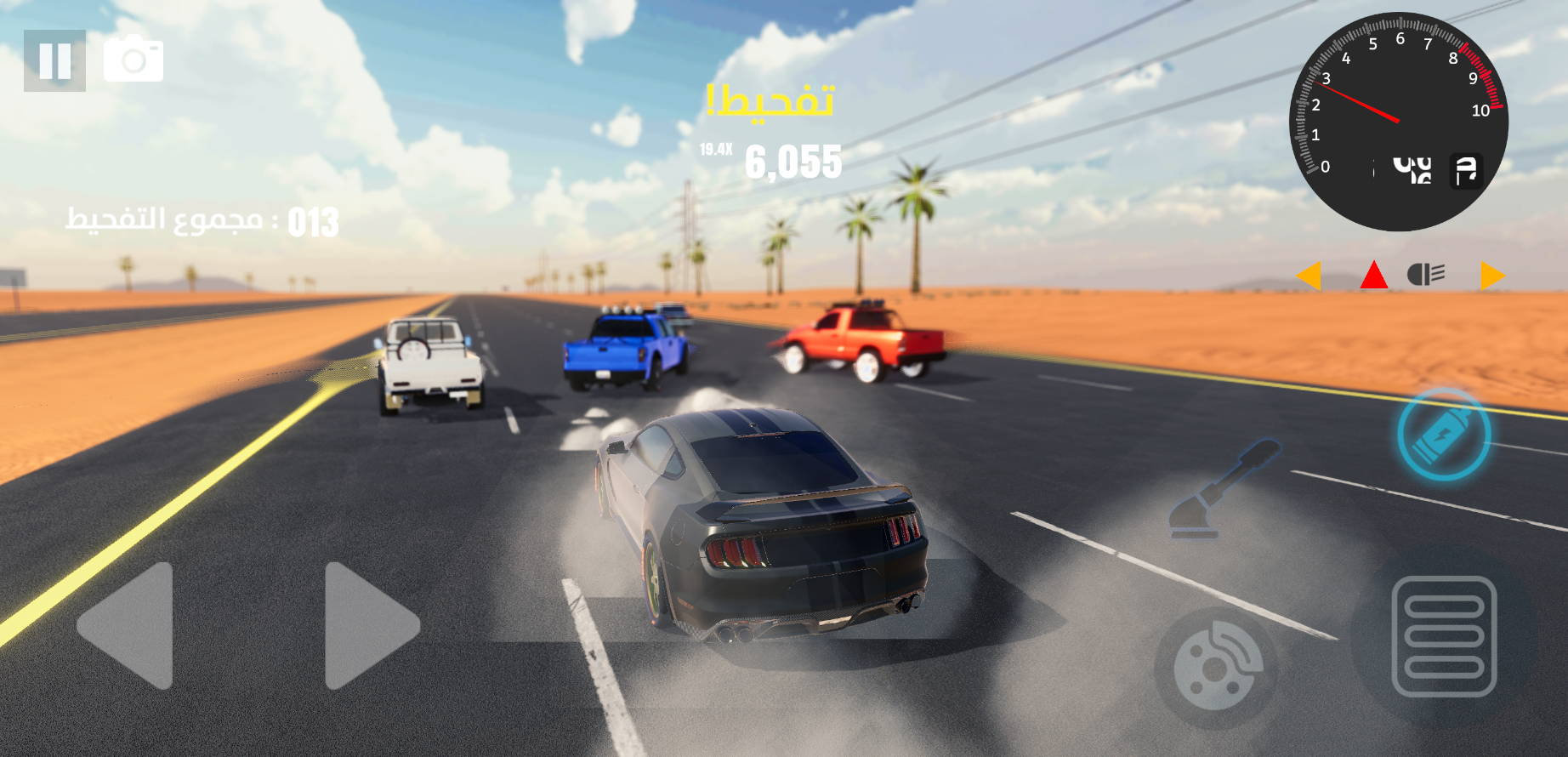Enable the left turn signal

[x=1310, y=276]
